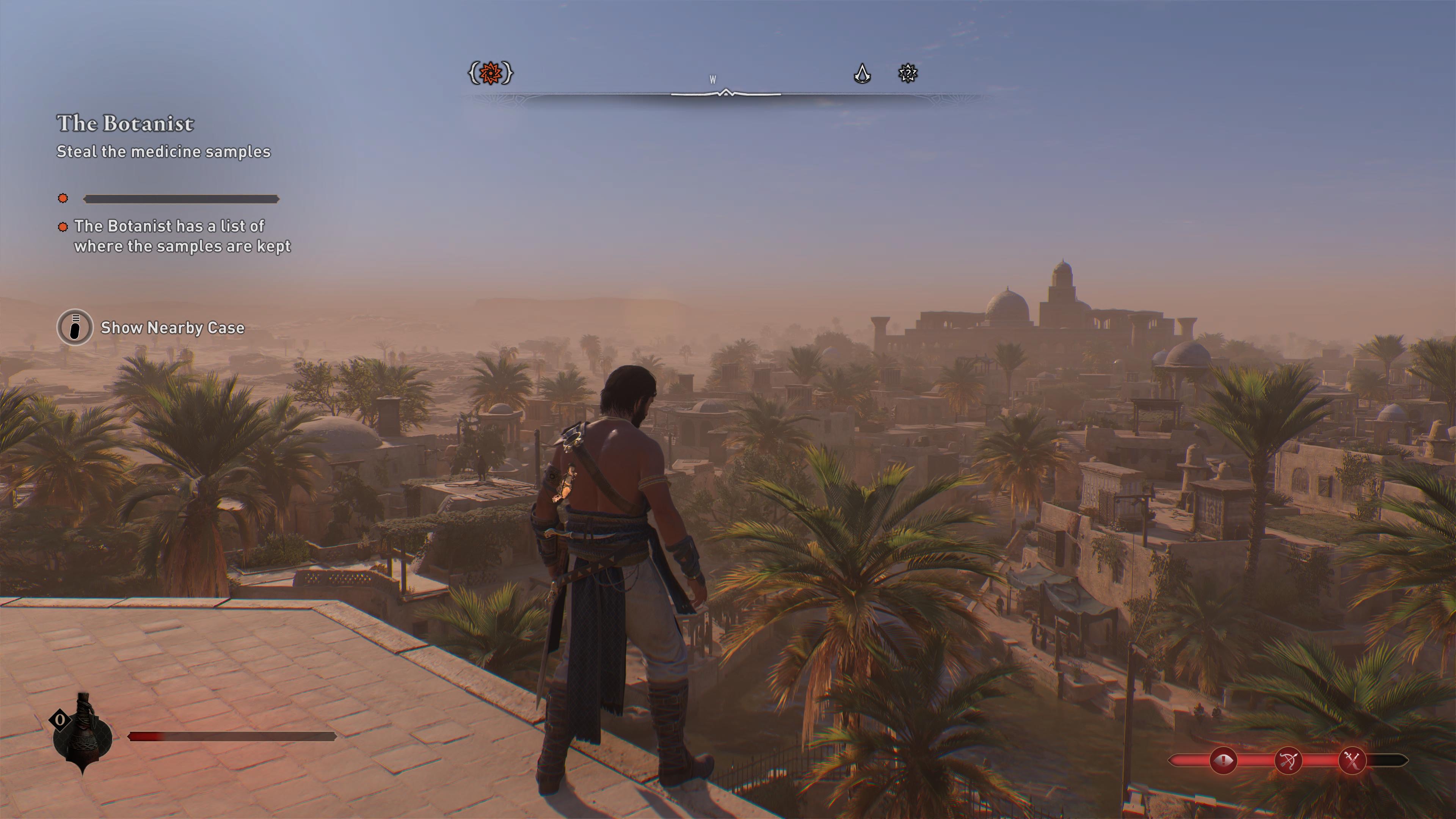
Task: Select the archer notoriety level icon
Action: [x=1288, y=761]
